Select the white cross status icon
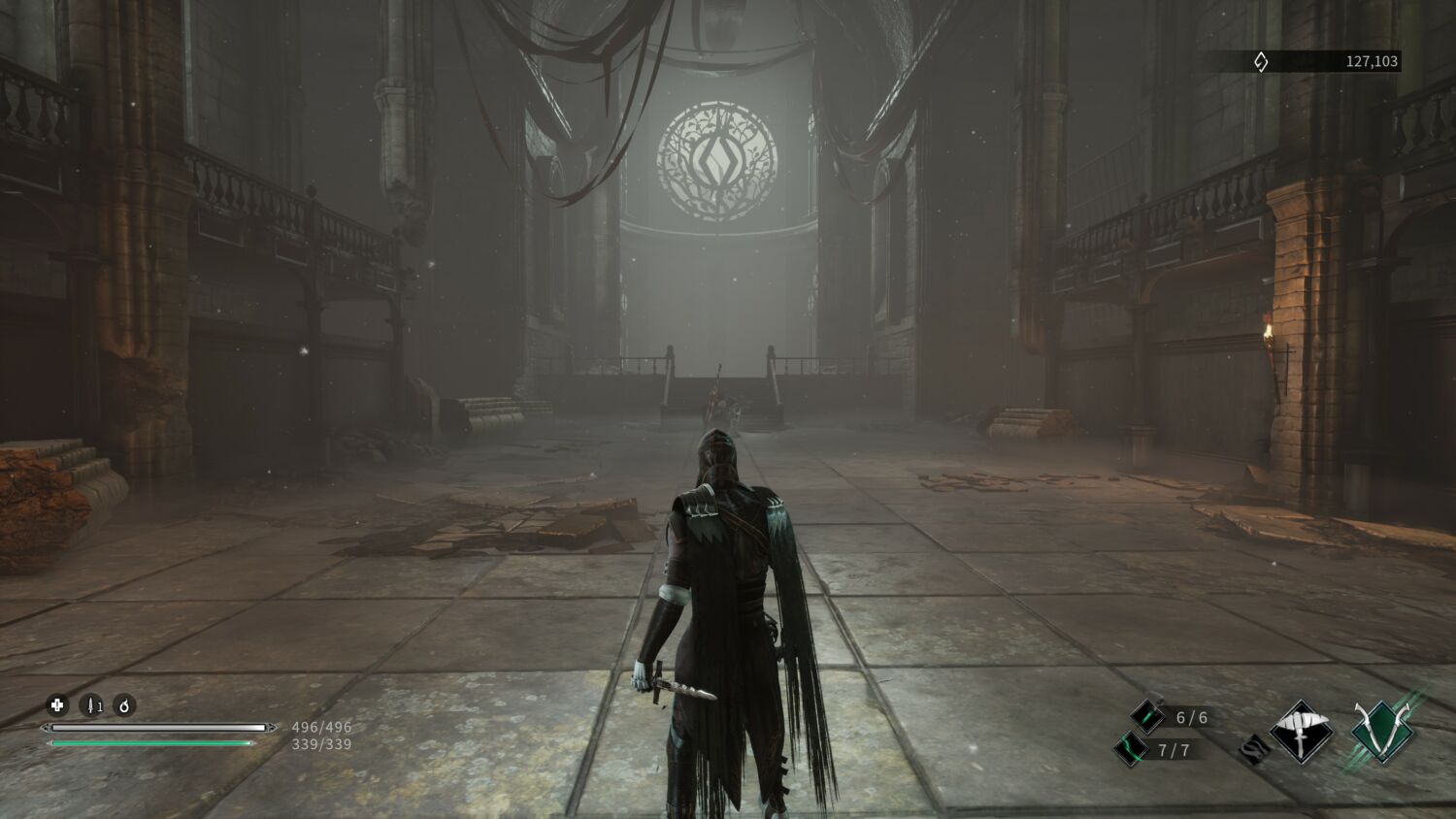The width and height of the screenshot is (1456, 819). click(57, 705)
